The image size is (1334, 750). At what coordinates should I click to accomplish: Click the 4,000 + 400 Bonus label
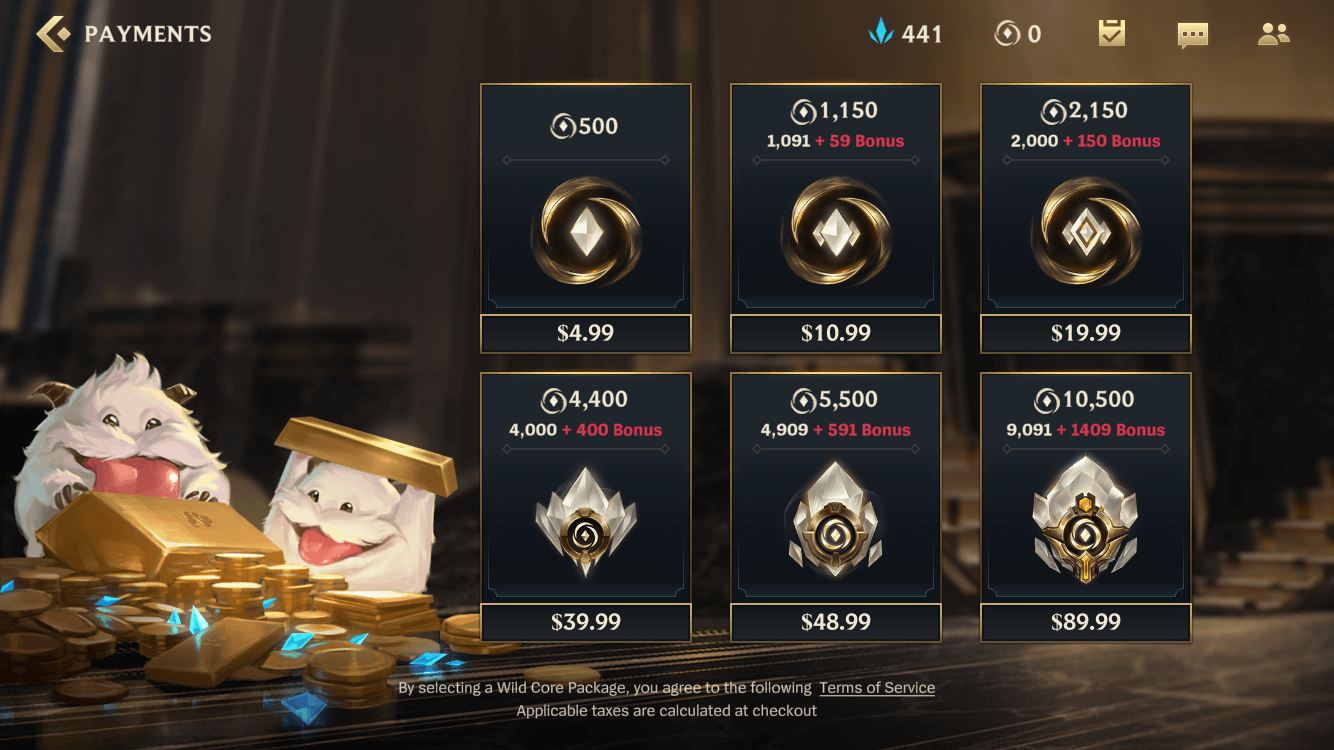pyautogui.click(x=585, y=429)
